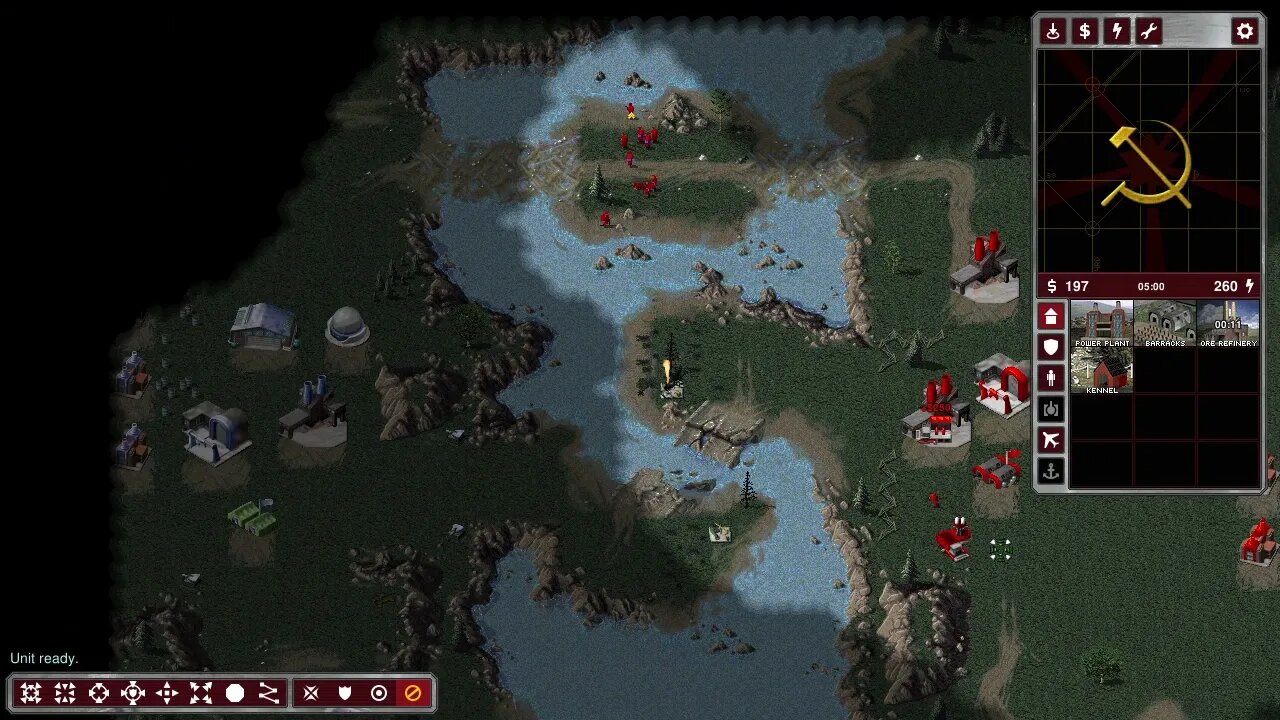Image resolution: width=1280 pixels, height=720 pixels.
Task: Open the Aircraft production tab
Action: pos(1051,439)
